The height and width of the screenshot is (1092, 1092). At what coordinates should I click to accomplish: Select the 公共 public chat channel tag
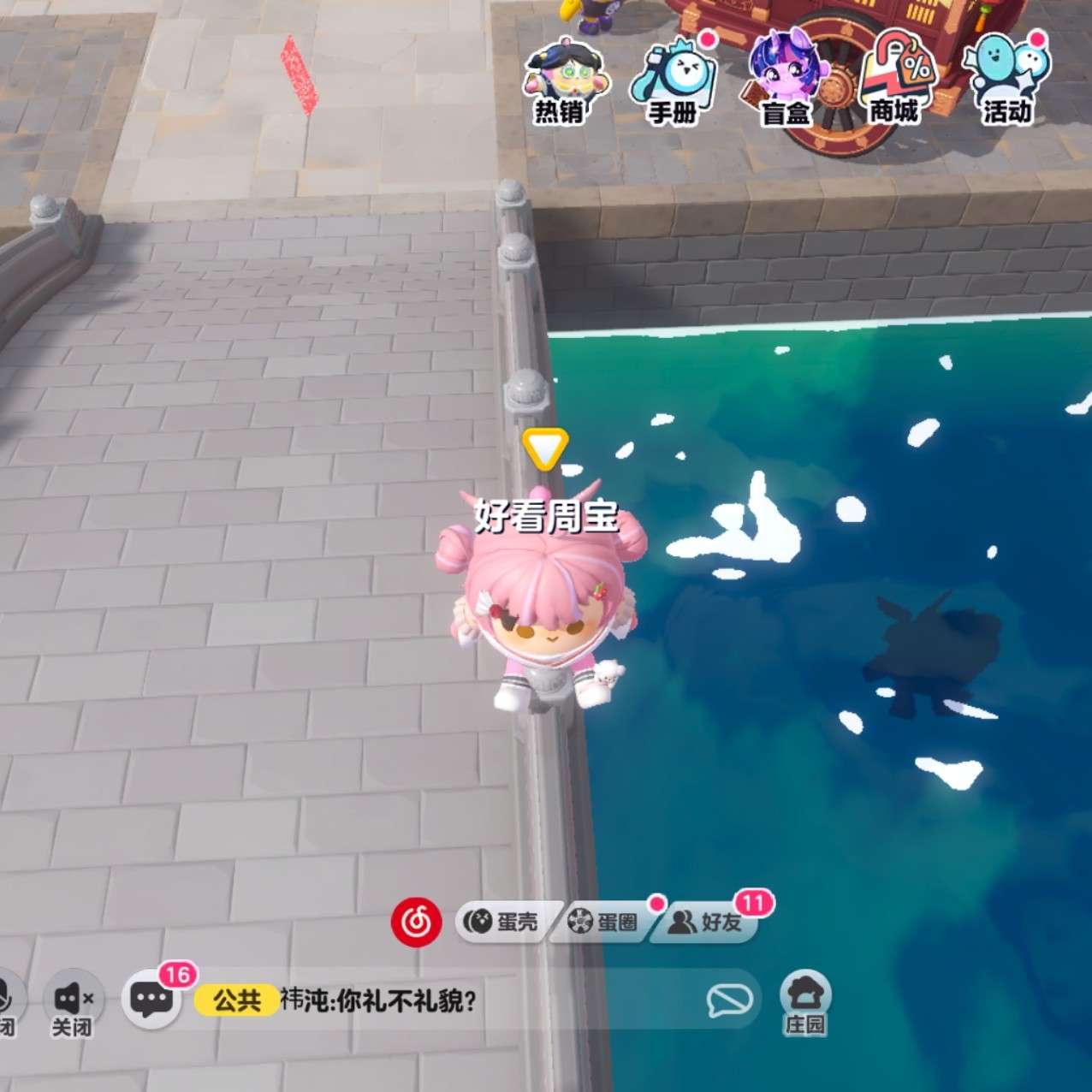[x=236, y=1000]
